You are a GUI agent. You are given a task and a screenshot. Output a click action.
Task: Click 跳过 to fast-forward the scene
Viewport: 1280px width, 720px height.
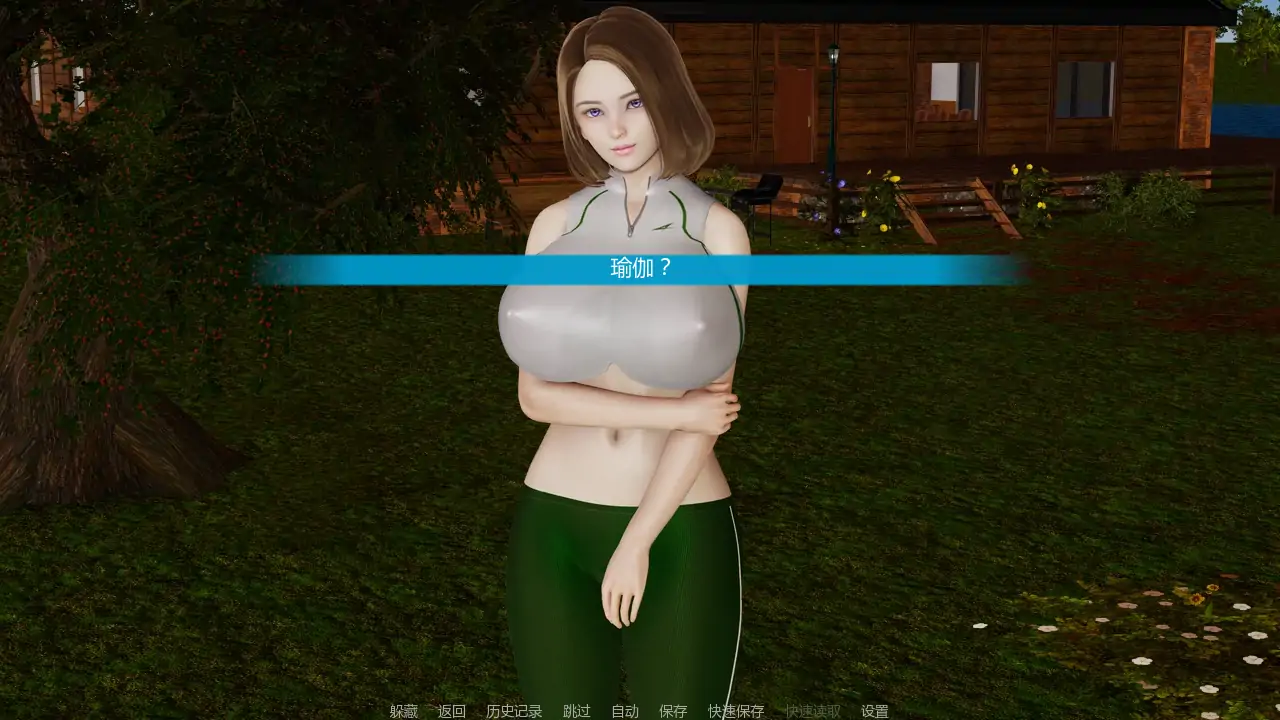point(574,711)
